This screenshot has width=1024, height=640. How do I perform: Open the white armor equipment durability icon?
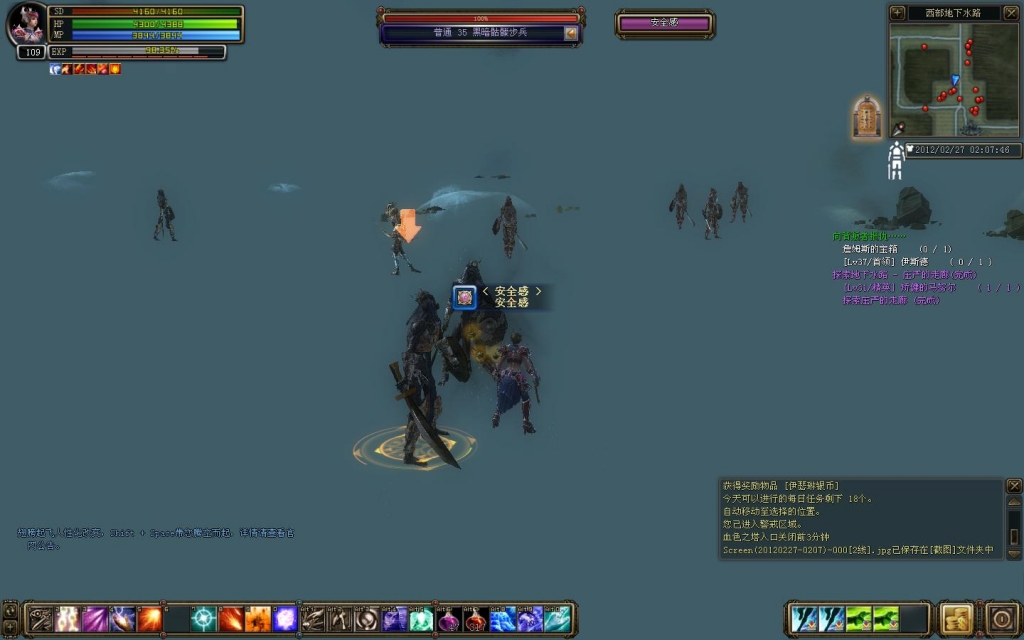point(896,161)
